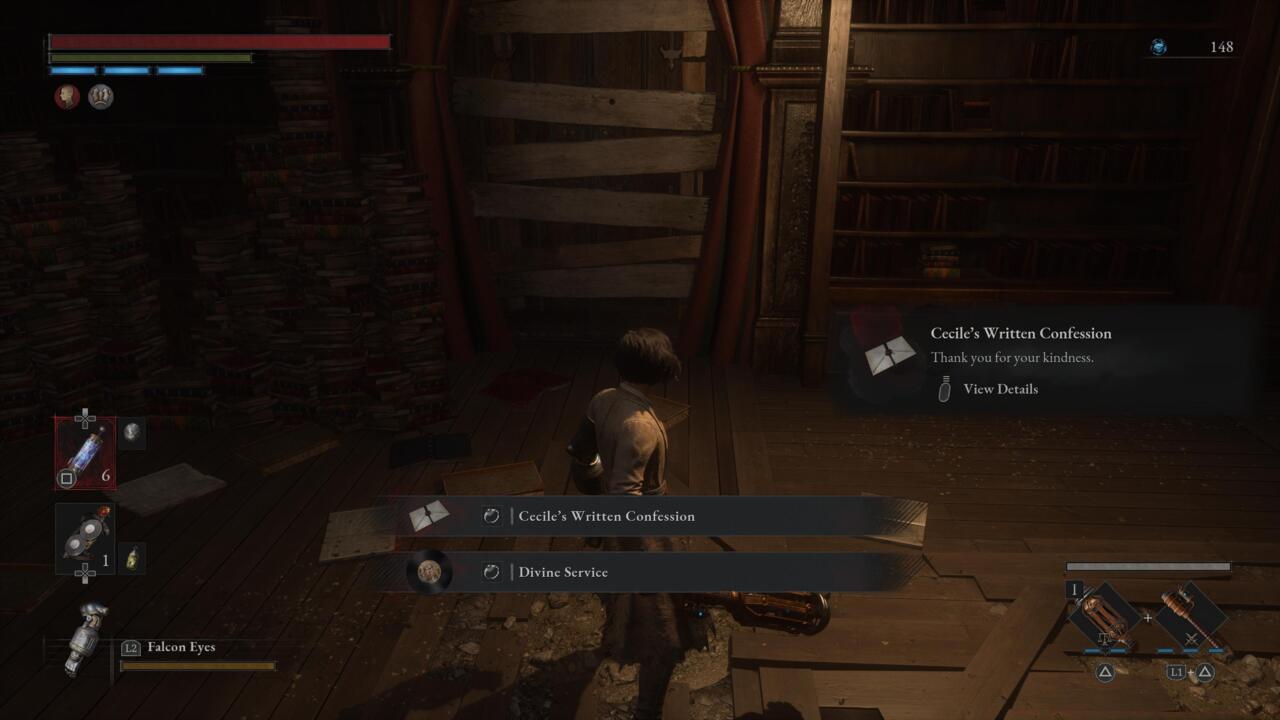Choose the grey stone next-item icon
This screenshot has height=720, width=1280.
[x=132, y=433]
